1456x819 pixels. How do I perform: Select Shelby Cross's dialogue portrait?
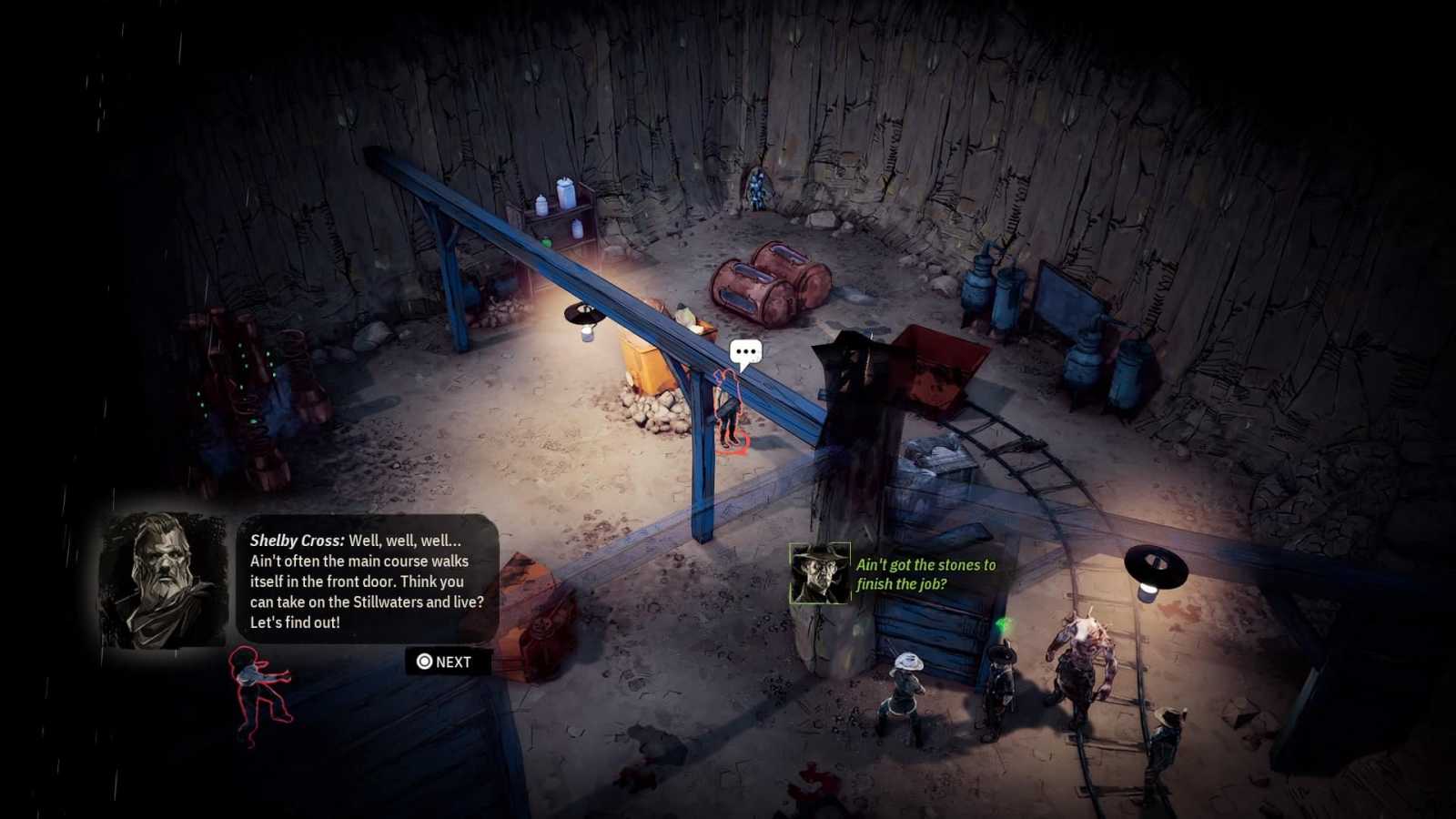click(x=163, y=580)
